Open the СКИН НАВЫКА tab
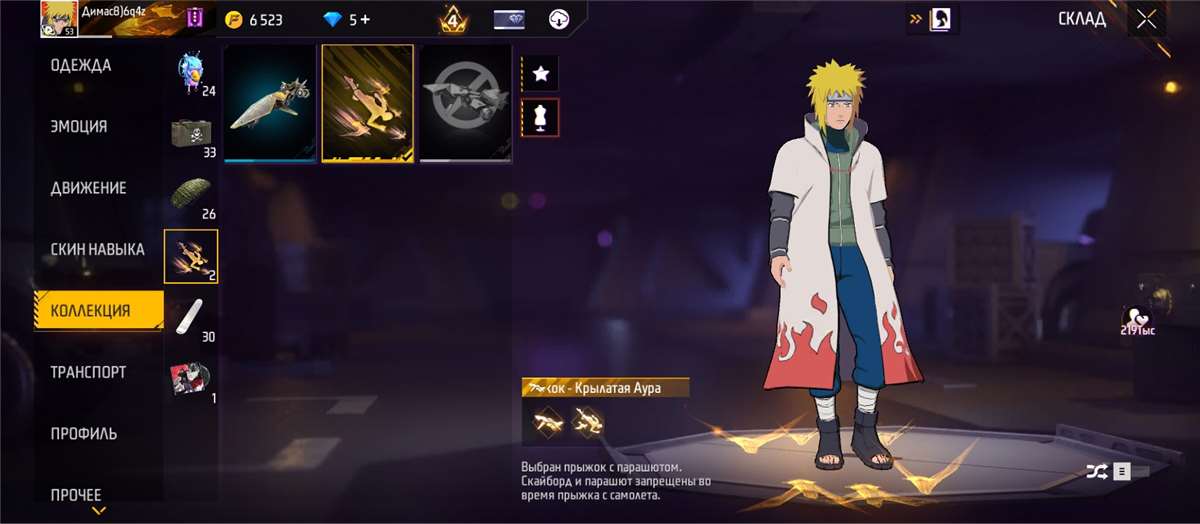The height and width of the screenshot is (524, 1200). tap(98, 249)
